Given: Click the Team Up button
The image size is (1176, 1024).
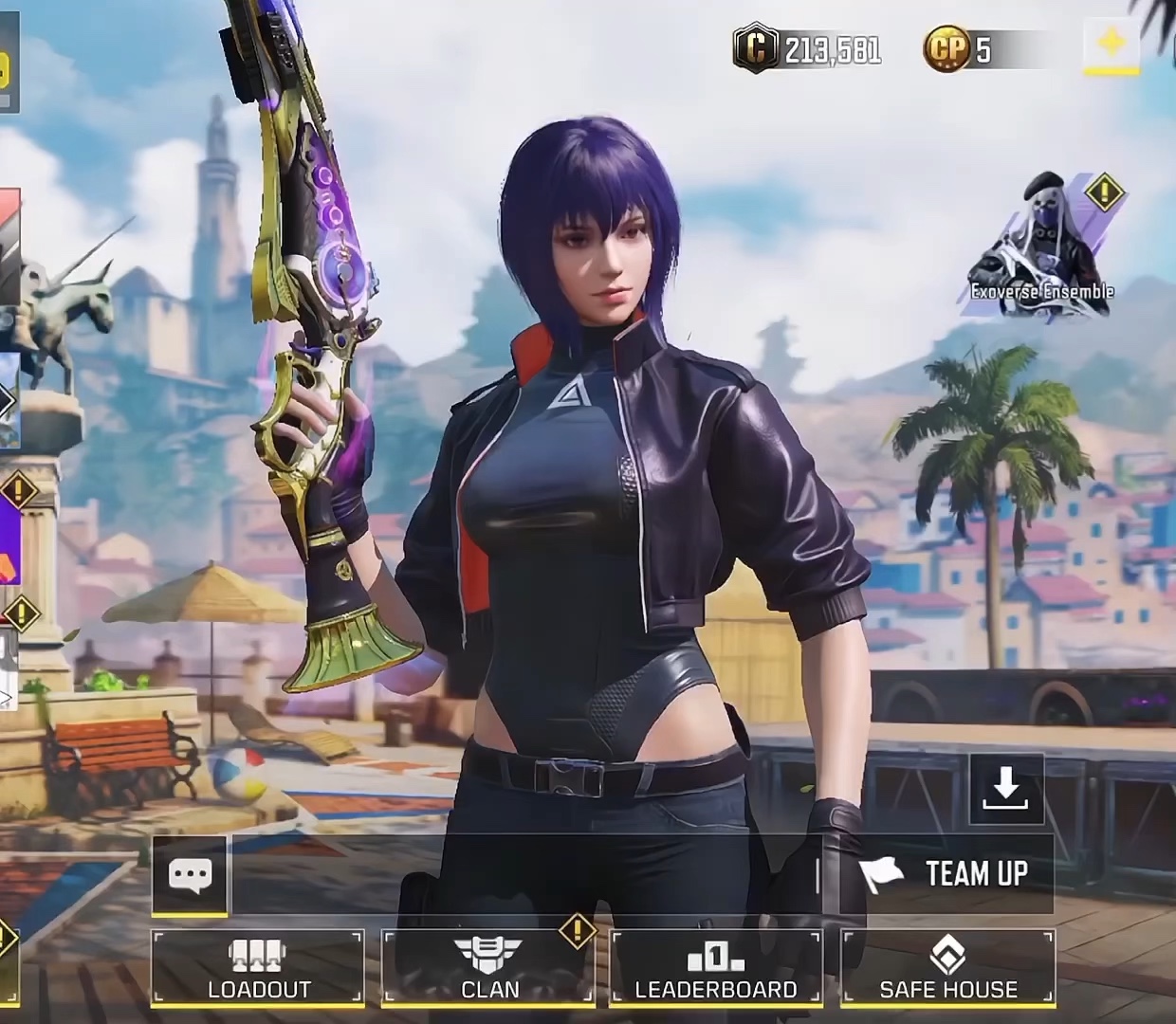Looking at the screenshot, I should coord(946,874).
